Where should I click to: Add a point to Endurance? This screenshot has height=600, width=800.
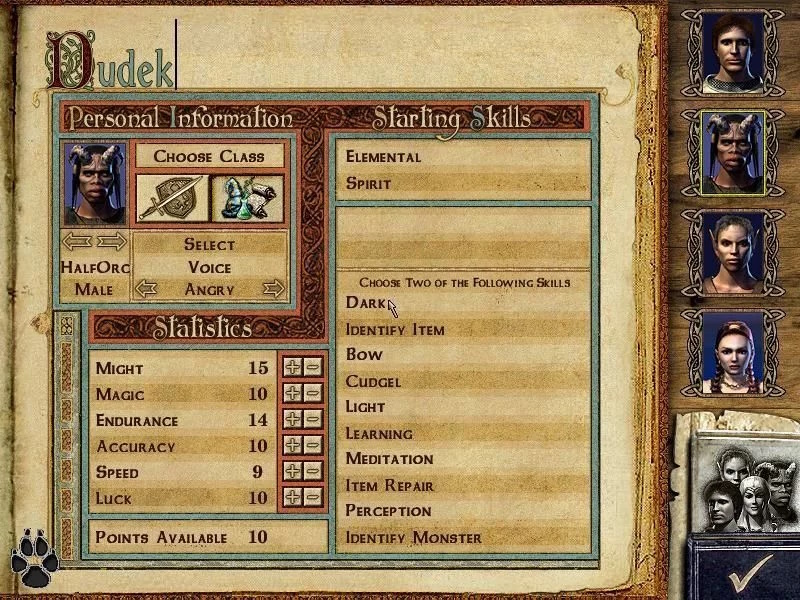(293, 419)
